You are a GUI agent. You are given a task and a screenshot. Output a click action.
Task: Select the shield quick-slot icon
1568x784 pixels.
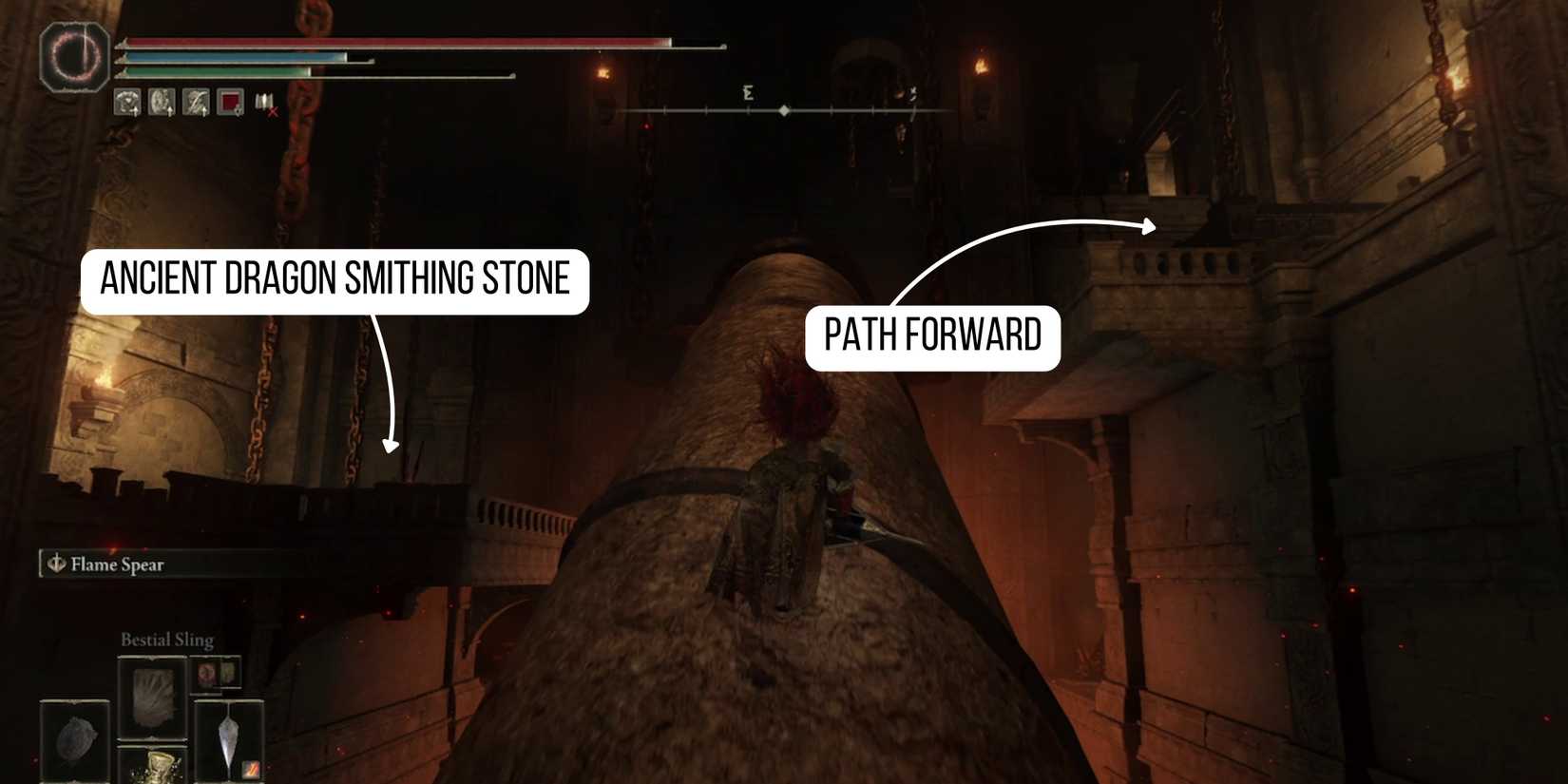click(x=74, y=738)
